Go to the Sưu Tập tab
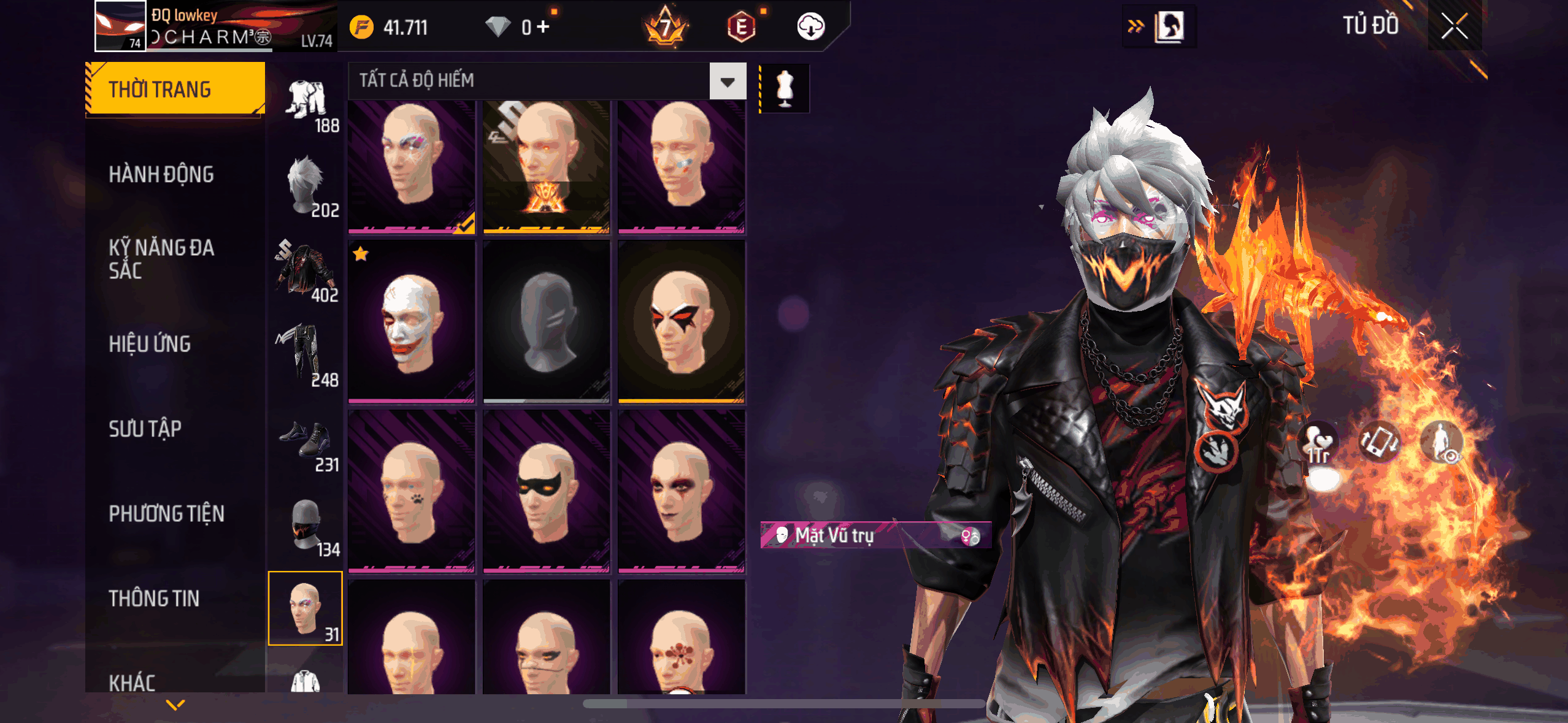The image size is (1568, 723). pyautogui.click(x=145, y=429)
